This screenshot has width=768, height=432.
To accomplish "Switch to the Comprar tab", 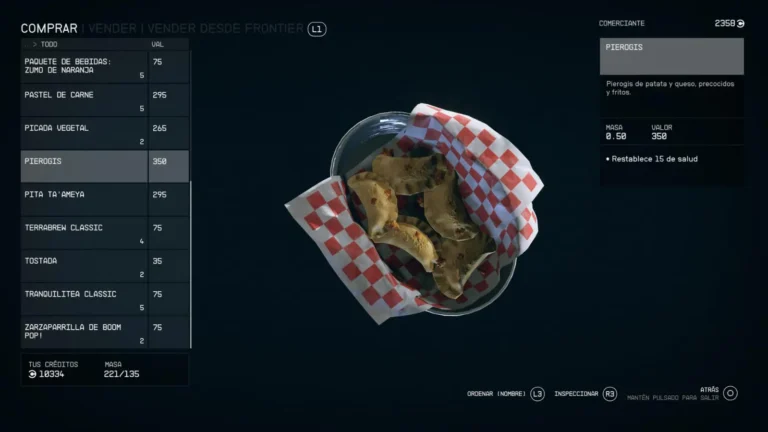I will (x=49, y=28).
